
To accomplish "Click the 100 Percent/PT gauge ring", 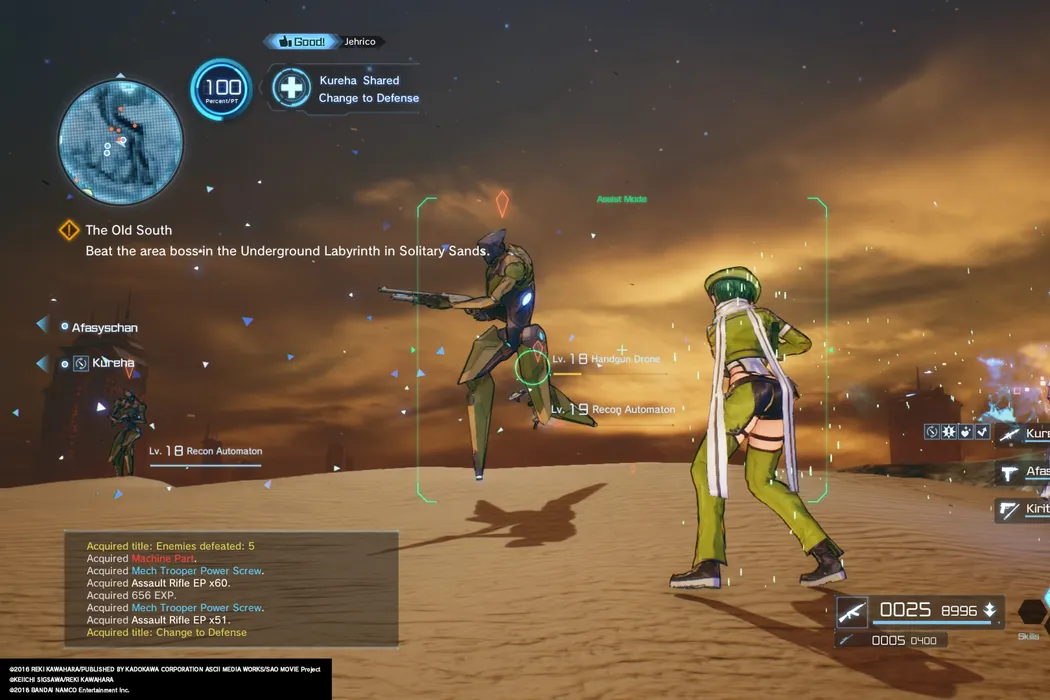I will 220,90.
